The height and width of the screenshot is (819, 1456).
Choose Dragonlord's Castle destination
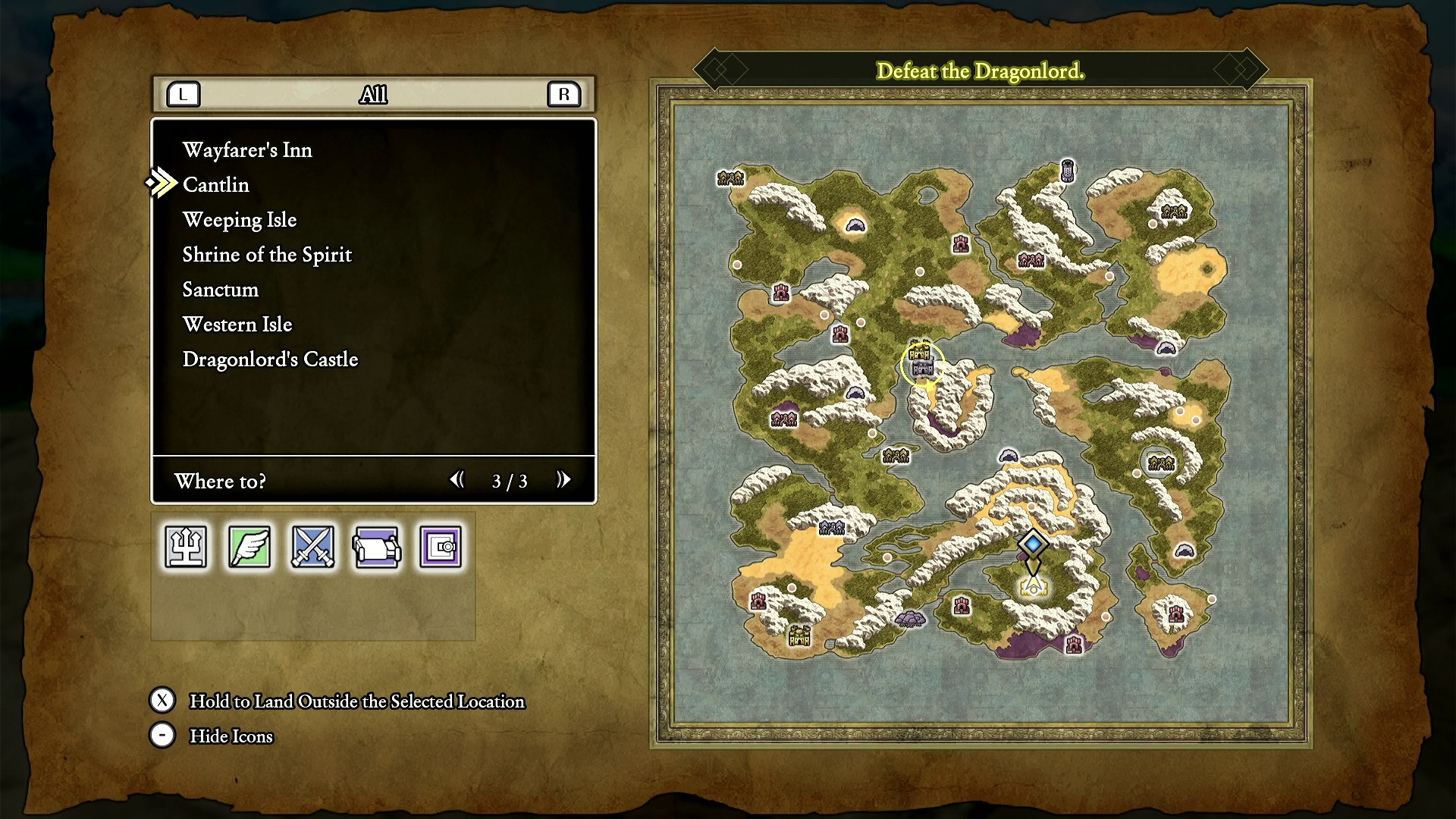coord(270,359)
